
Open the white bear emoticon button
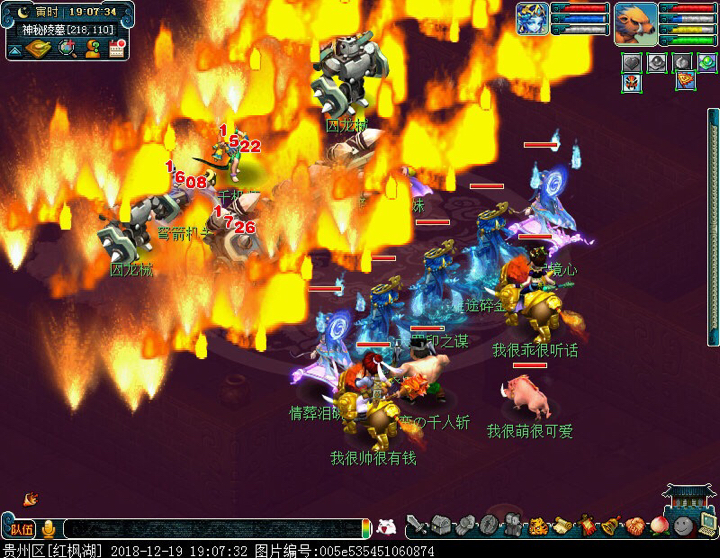pos(387,526)
